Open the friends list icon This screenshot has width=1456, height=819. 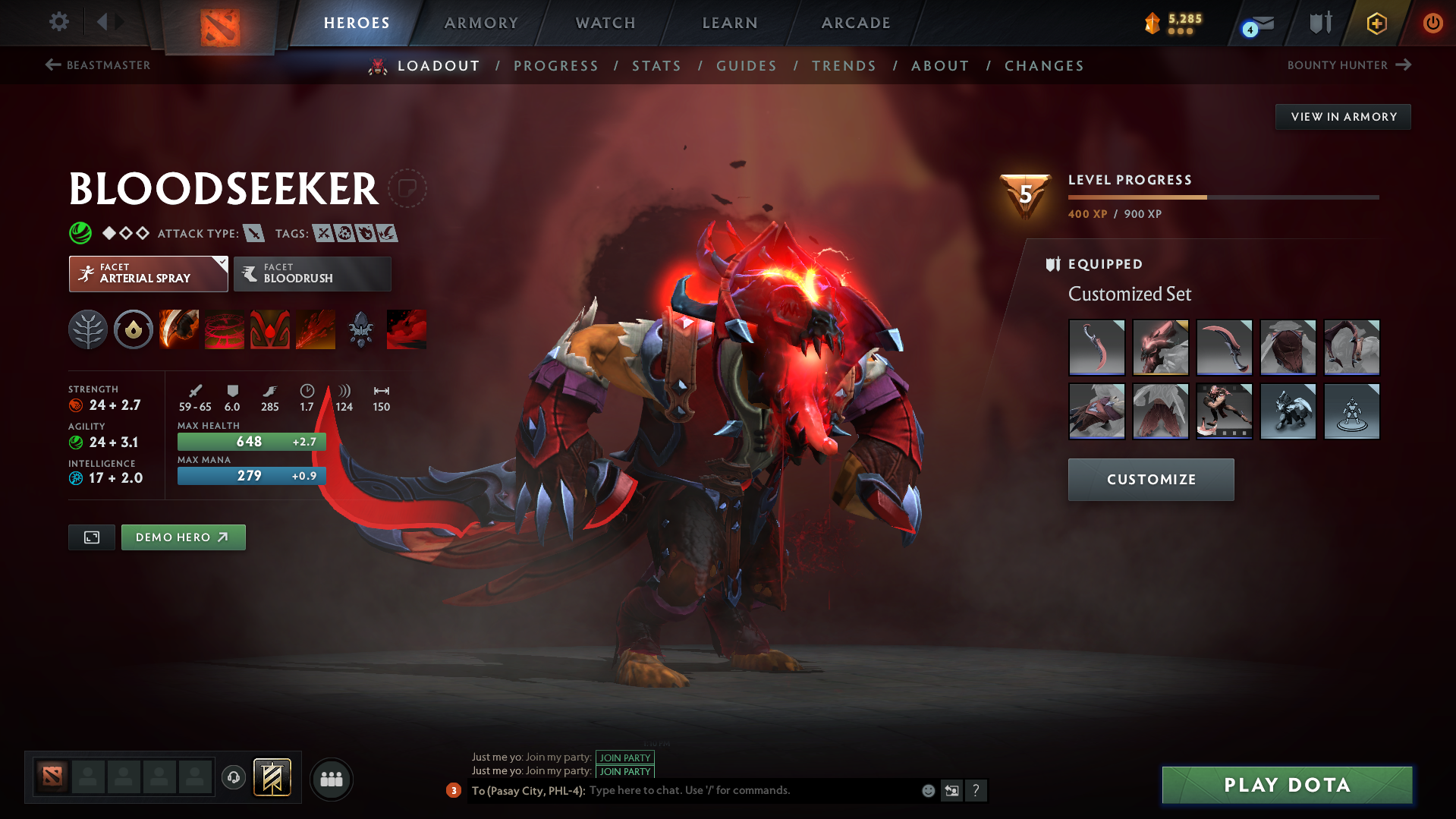[x=332, y=779]
